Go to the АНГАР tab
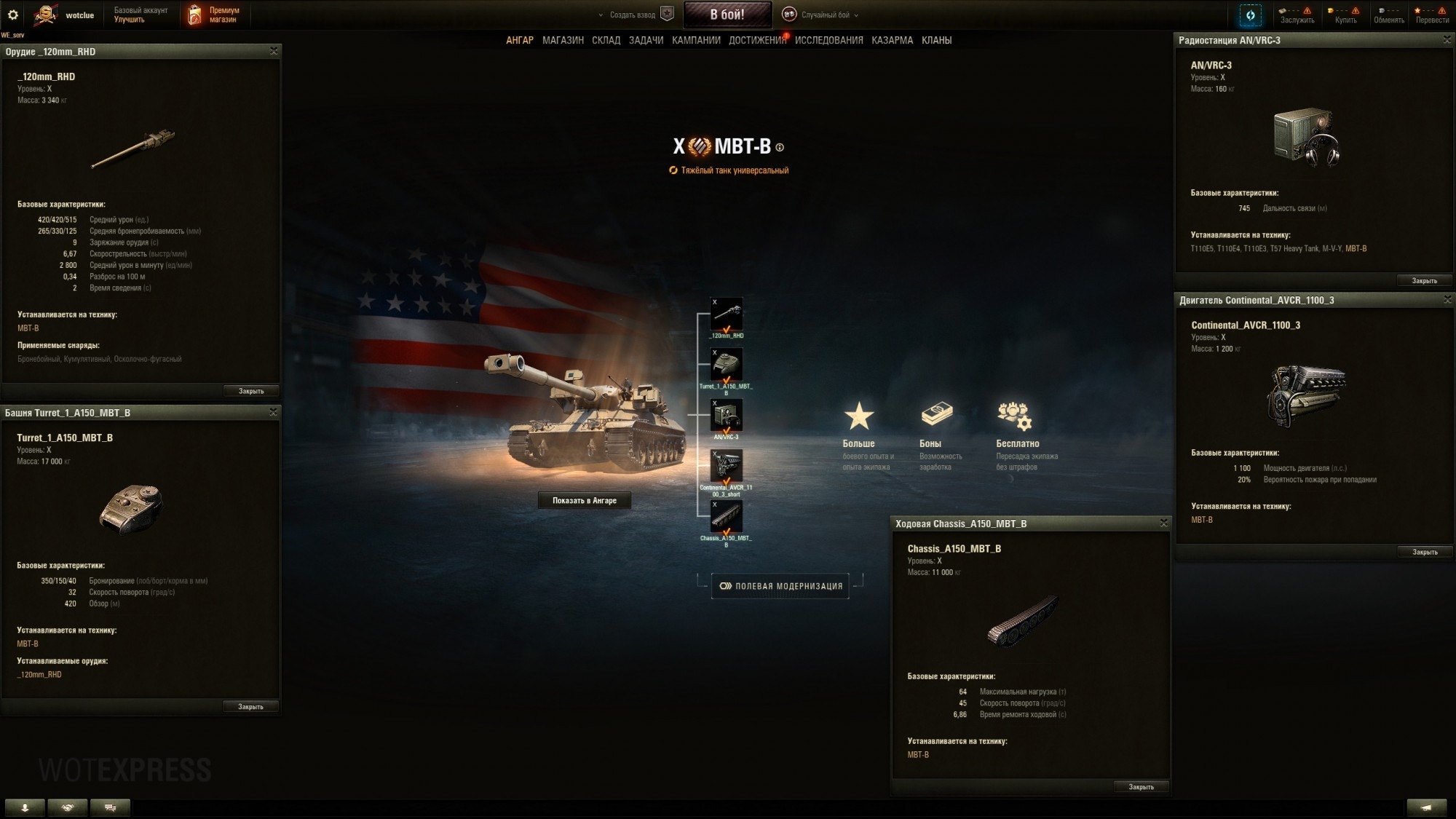The height and width of the screenshot is (819, 1456). click(x=519, y=40)
